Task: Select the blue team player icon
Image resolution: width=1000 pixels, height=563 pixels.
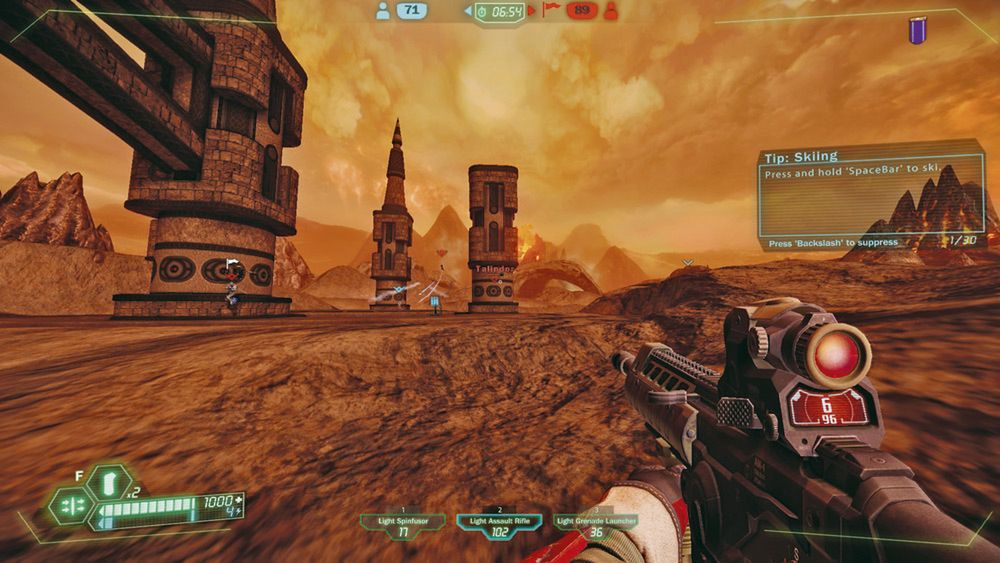Action: coord(381,11)
